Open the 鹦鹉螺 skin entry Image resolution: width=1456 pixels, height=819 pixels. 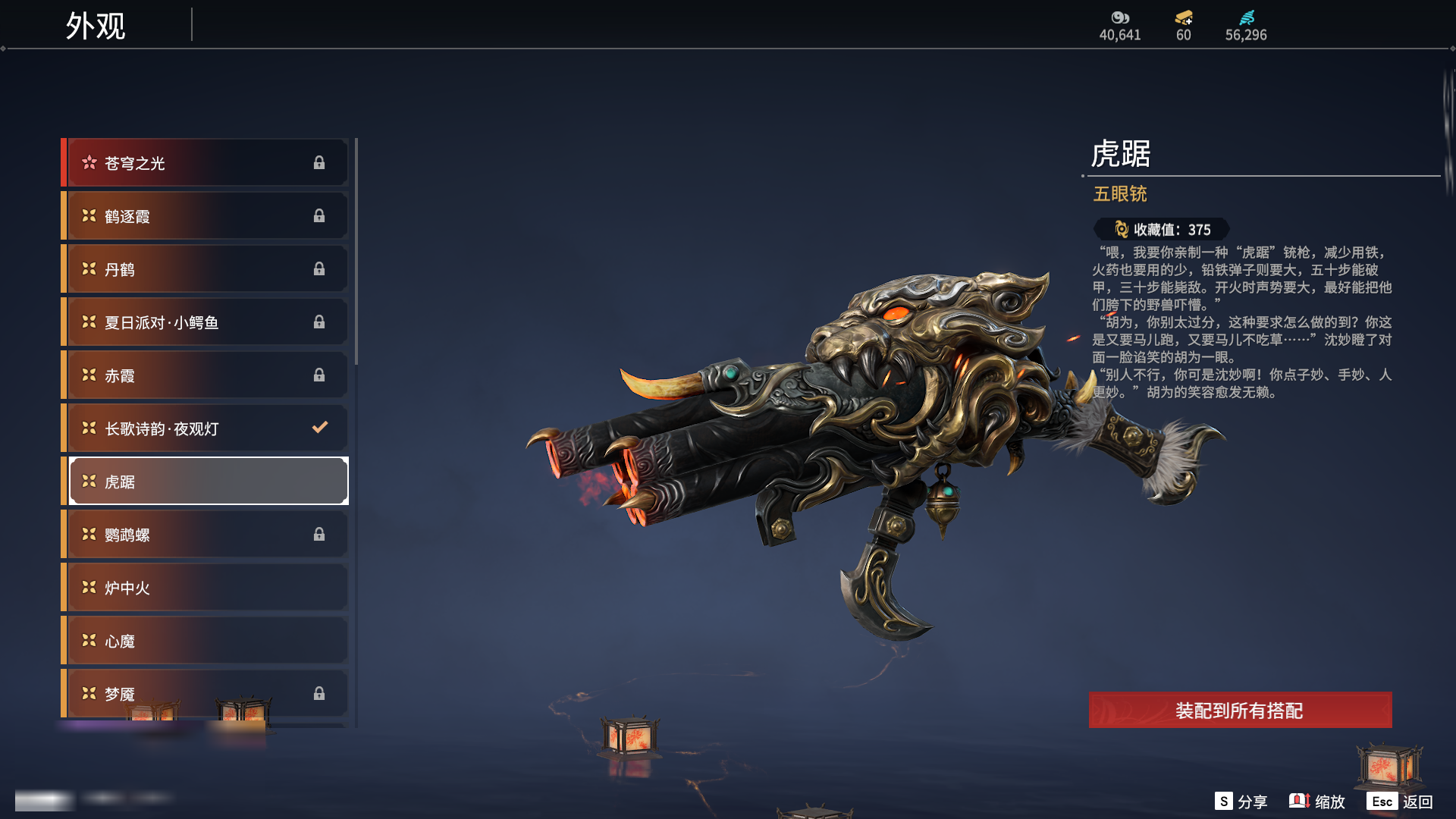206,535
